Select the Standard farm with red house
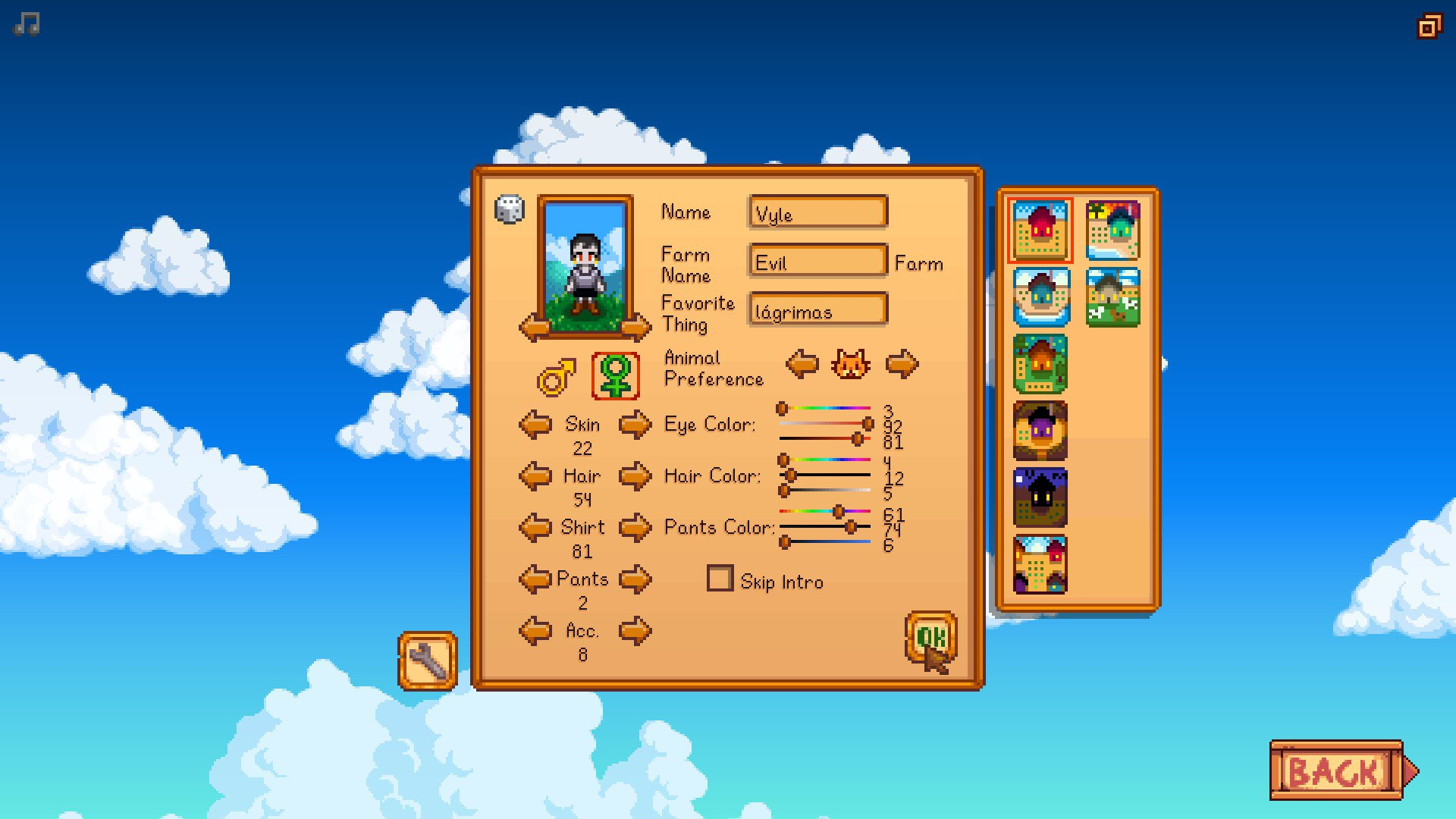The height and width of the screenshot is (819, 1456). pyautogui.click(x=1040, y=231)
